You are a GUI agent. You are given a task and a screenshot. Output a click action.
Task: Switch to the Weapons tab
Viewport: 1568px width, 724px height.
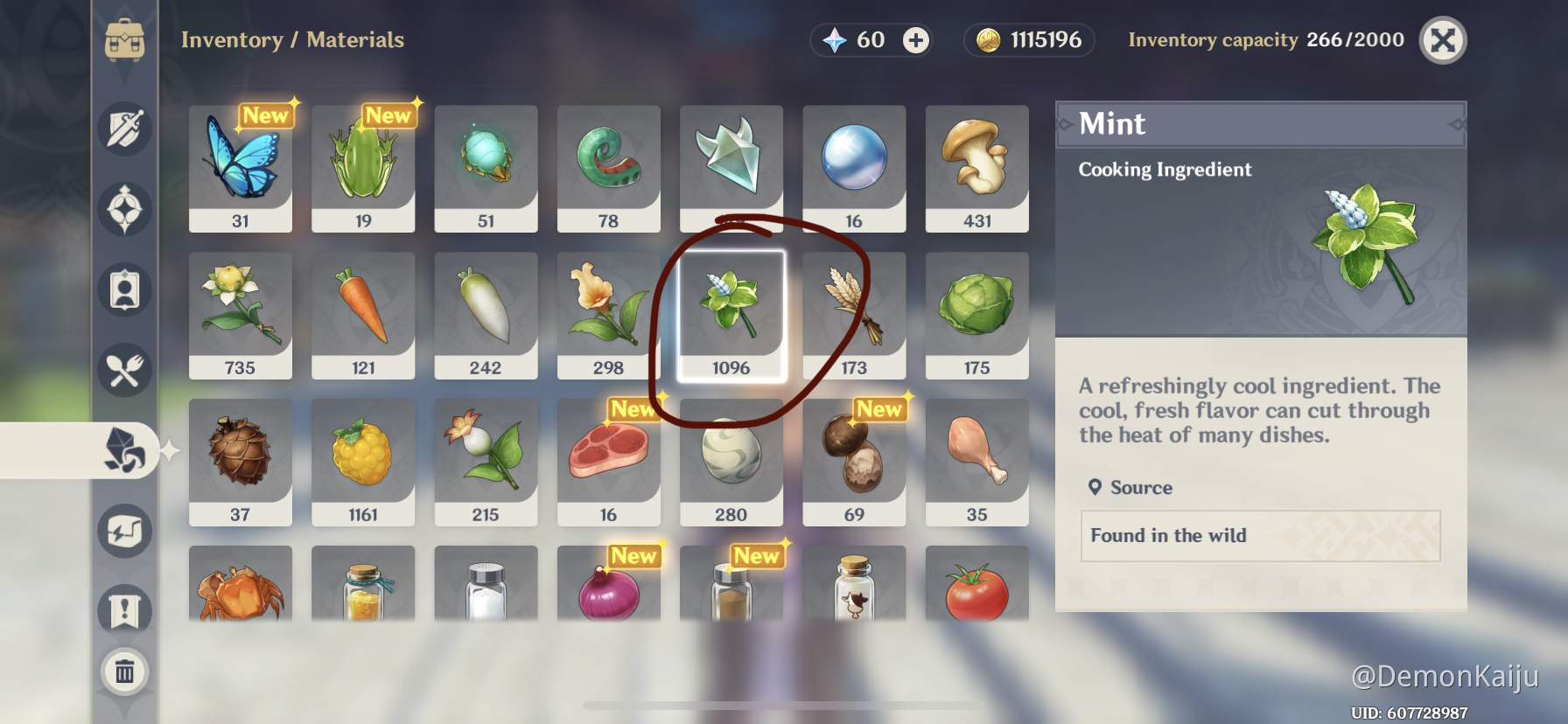click(125, 129)
